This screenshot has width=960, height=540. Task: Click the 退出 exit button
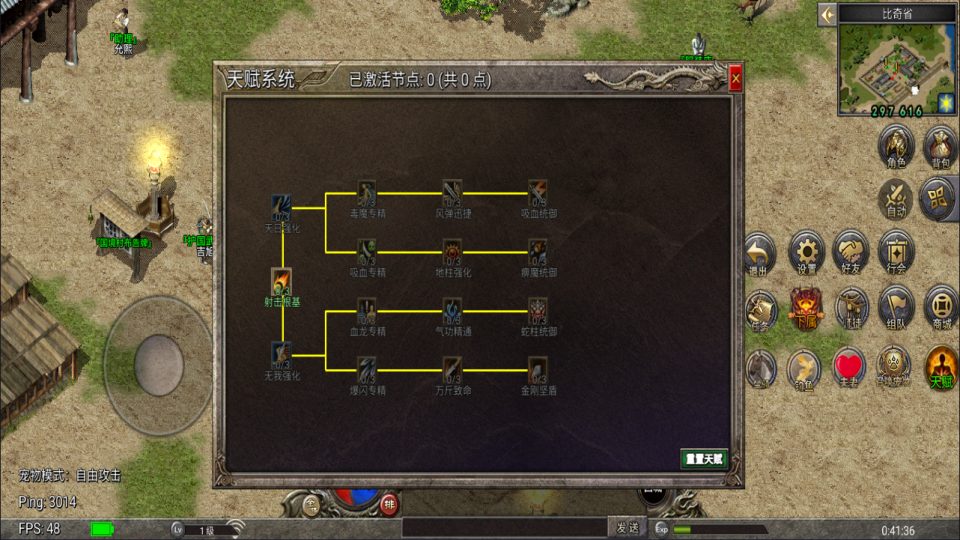(x=761, y=253)
